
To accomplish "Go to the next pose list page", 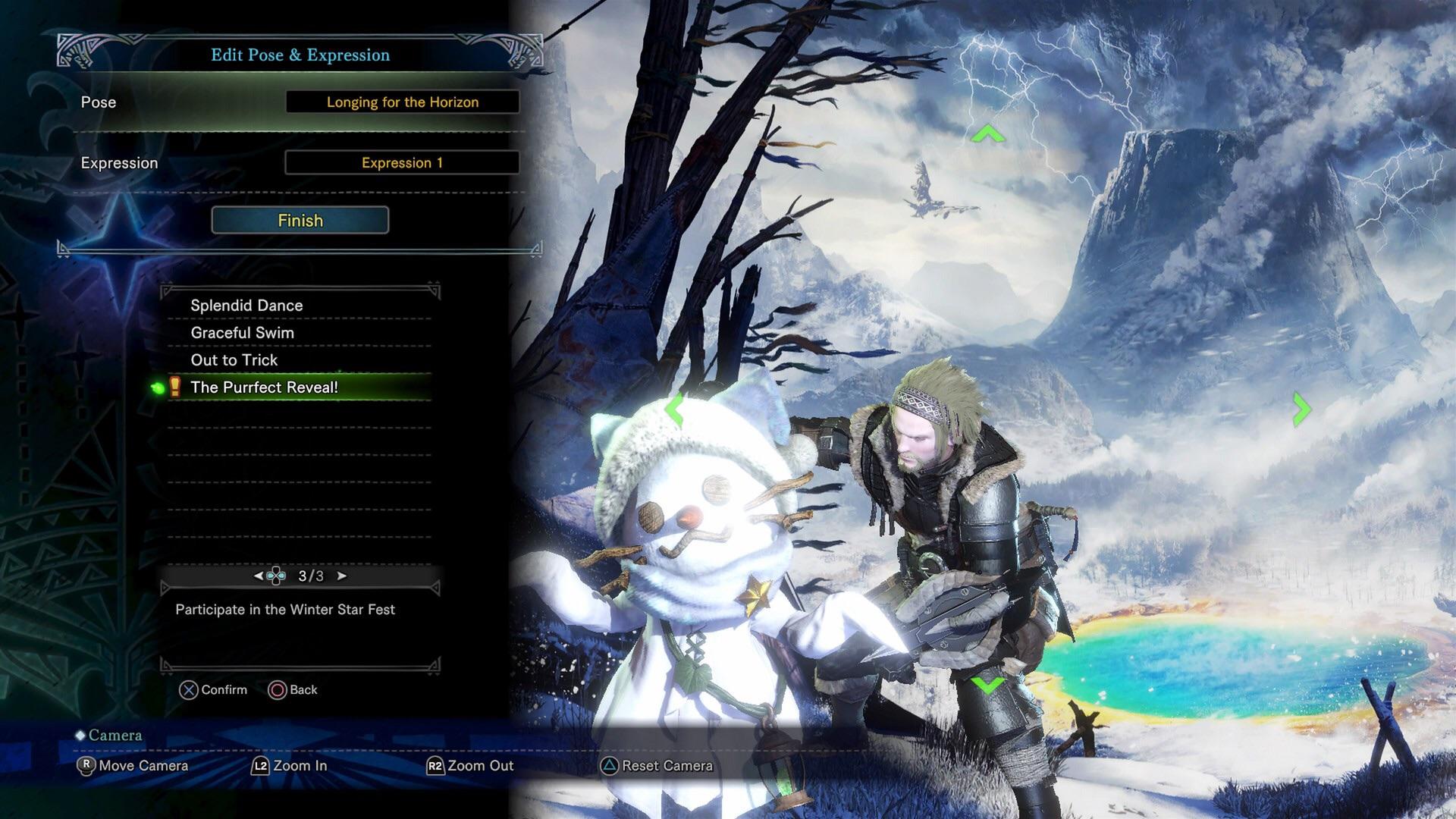I will tap(342, 576).
